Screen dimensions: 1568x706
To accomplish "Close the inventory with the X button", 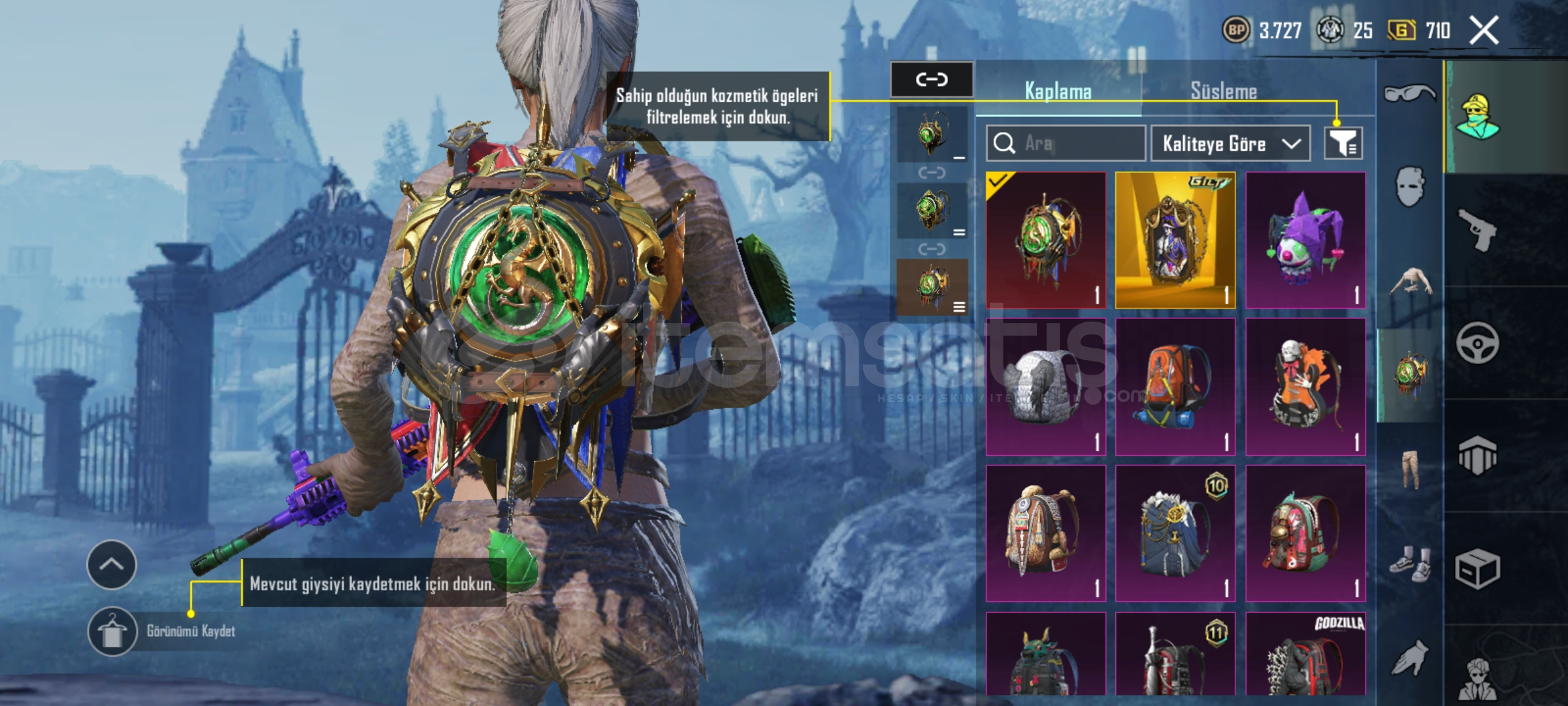I will pos(1484,31).
